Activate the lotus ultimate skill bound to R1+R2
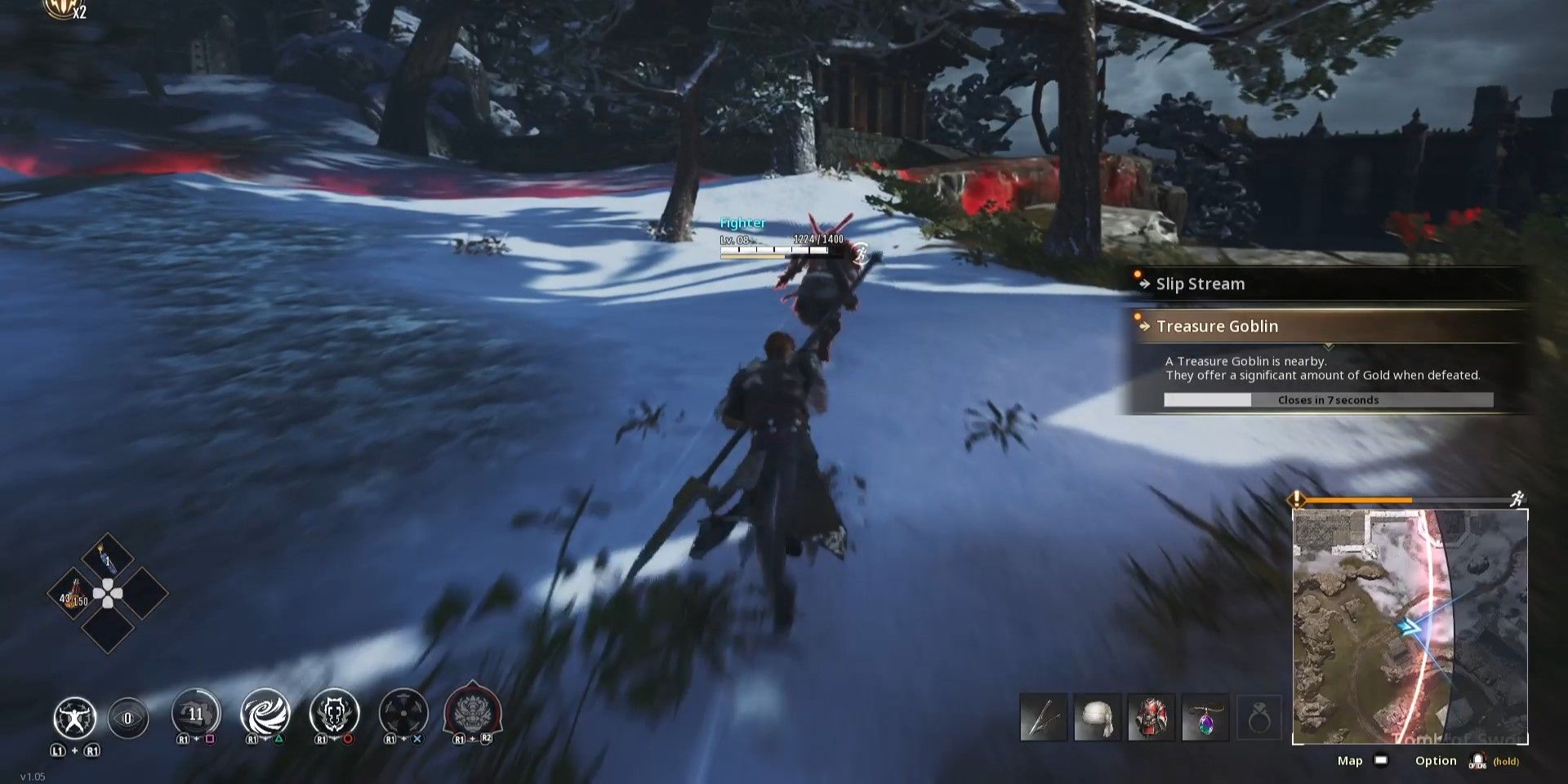The image size is (1568, 784). [x=471, y=712]
